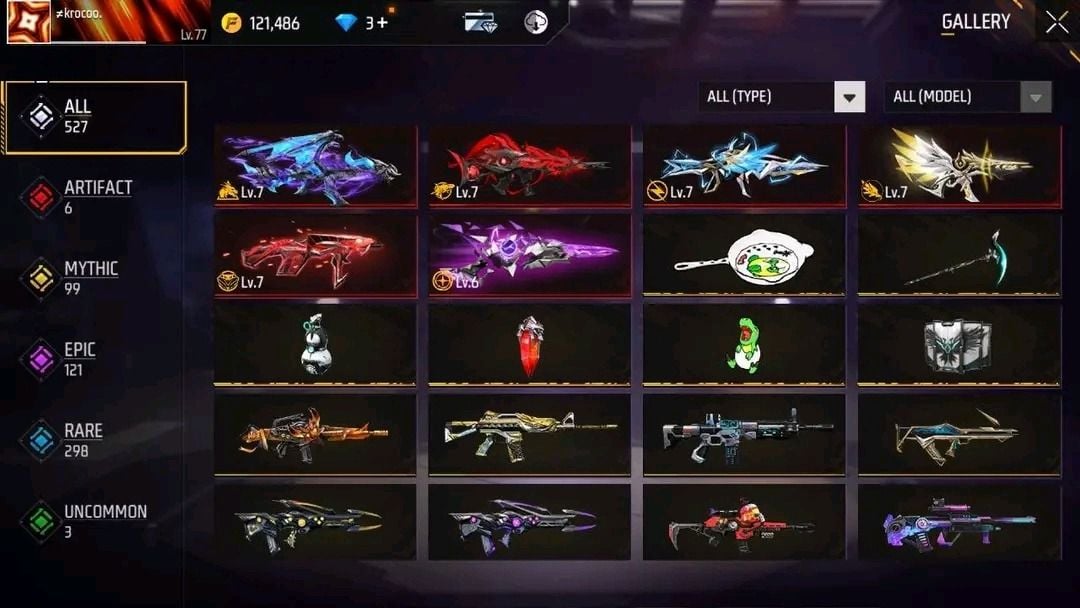Choose the scythe melee weapon skin
This screenshot has width=1080, height=608.
[x=959, y=255]
